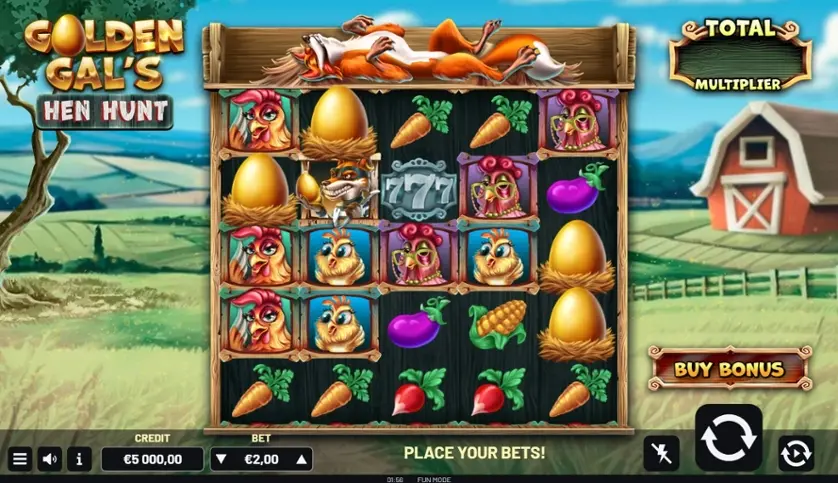The image size is (838, 483).
Task: Activate the lightning turbo spin mode
Action: [661, 453]
